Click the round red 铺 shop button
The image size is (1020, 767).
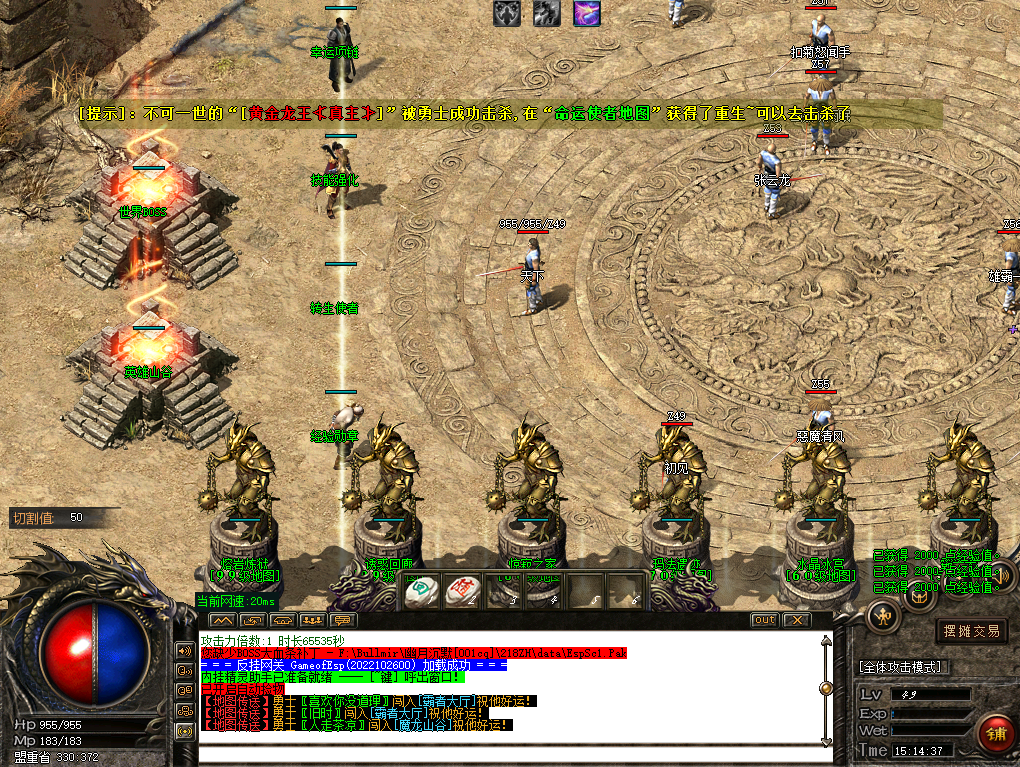coord(995,733)
